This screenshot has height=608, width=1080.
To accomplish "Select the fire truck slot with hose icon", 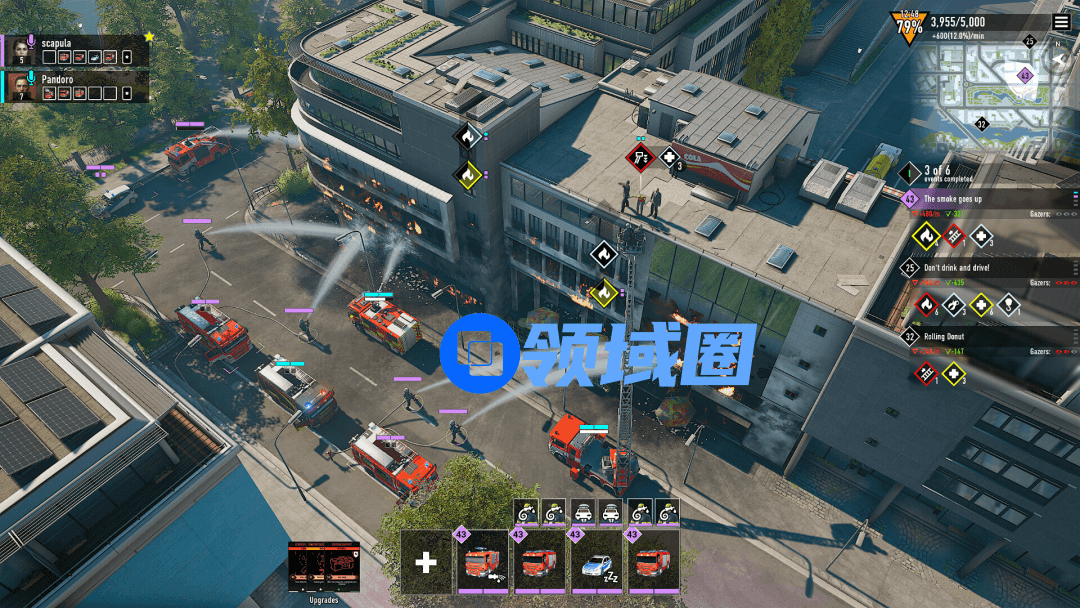I will click(484, 562).
